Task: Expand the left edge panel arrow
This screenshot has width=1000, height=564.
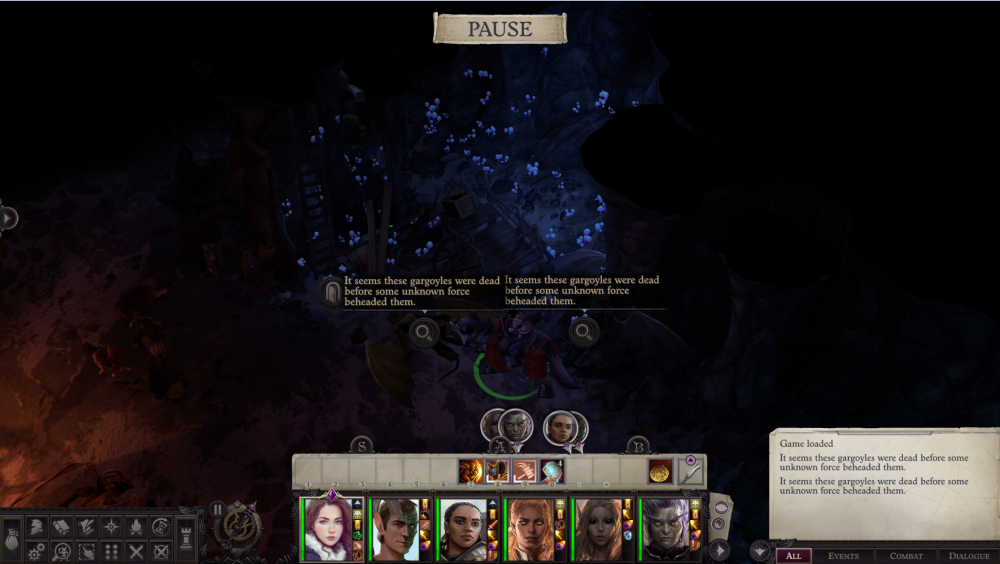Action: (x=8, y=217)
